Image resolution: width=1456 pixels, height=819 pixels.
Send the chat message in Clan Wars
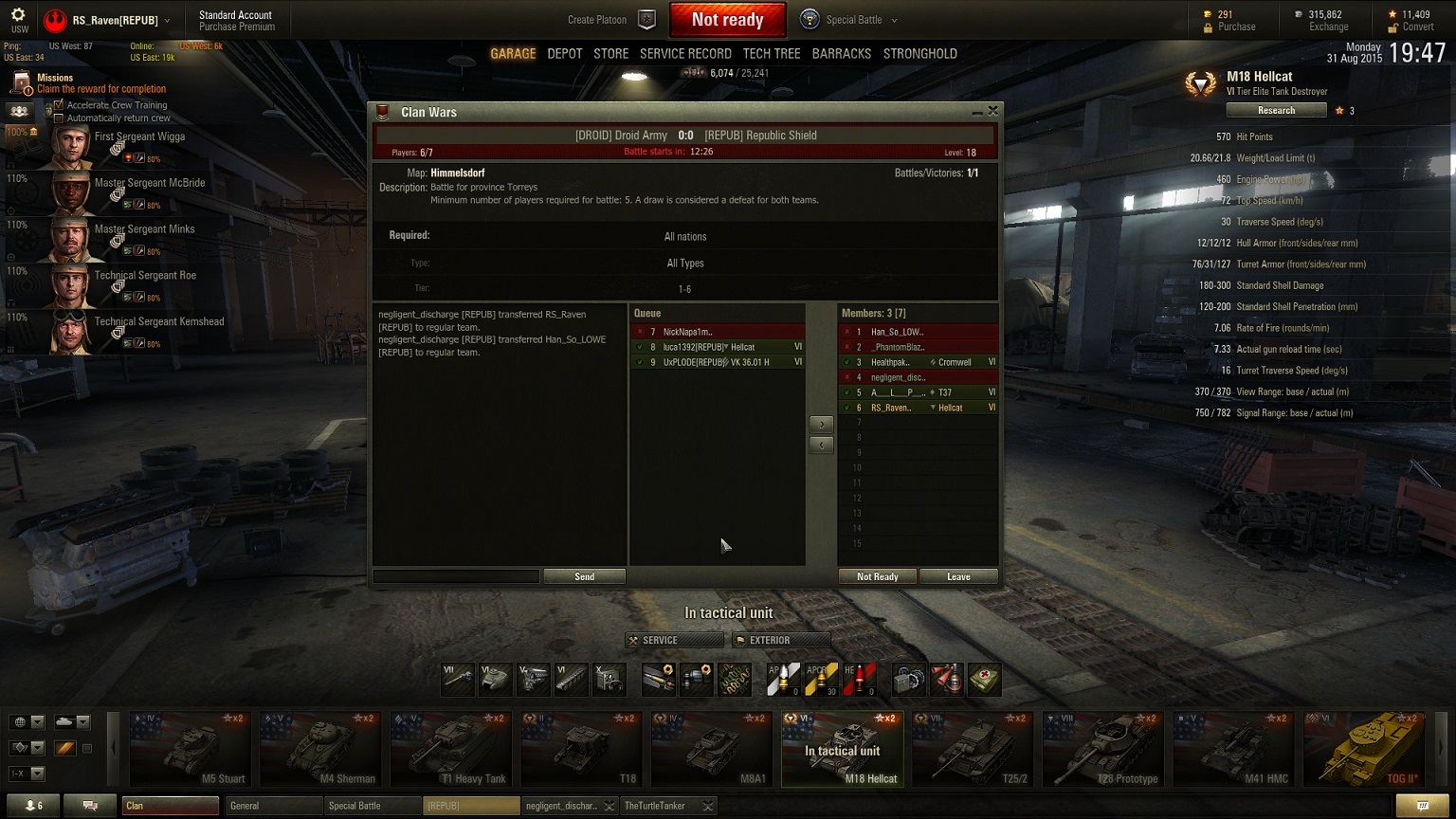coord(584,576)
